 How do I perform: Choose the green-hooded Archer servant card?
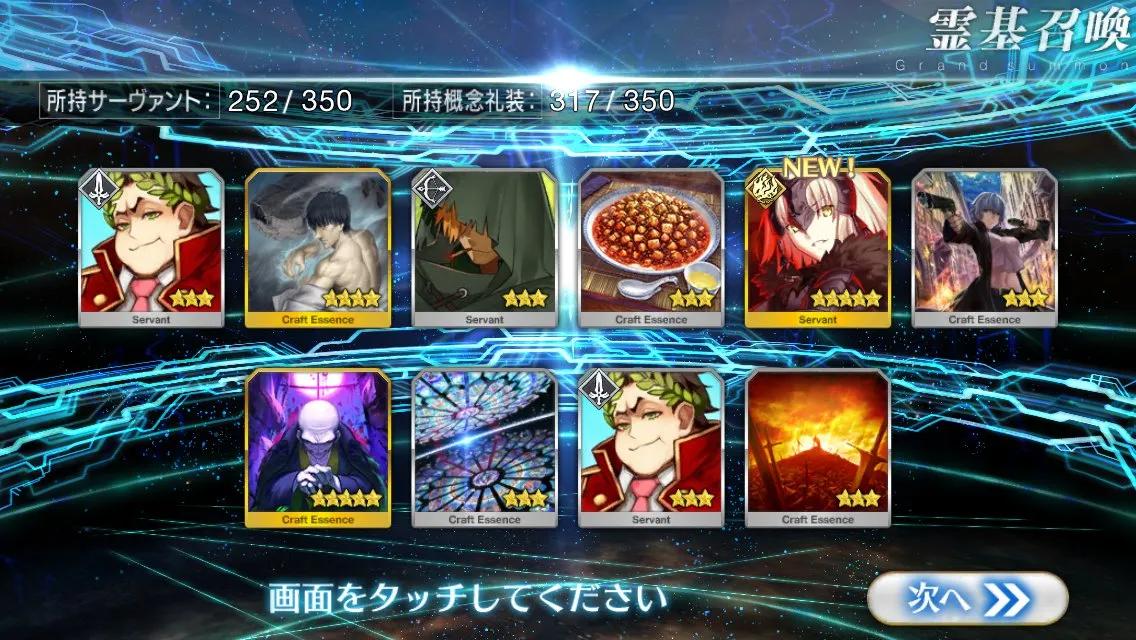click(484, 246)
